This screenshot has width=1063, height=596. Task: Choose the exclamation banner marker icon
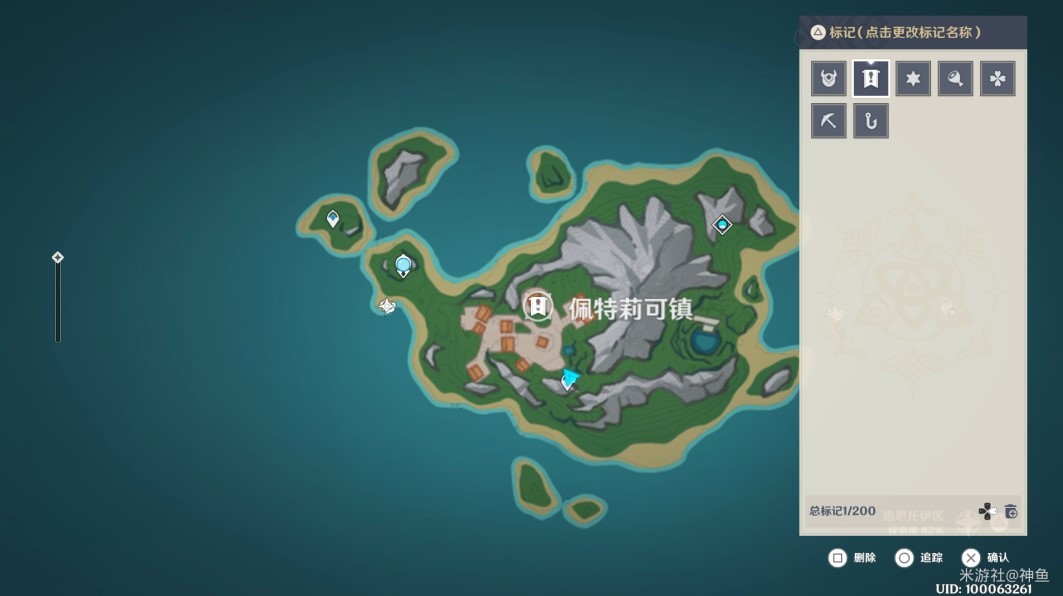click(x=871, y=78)
